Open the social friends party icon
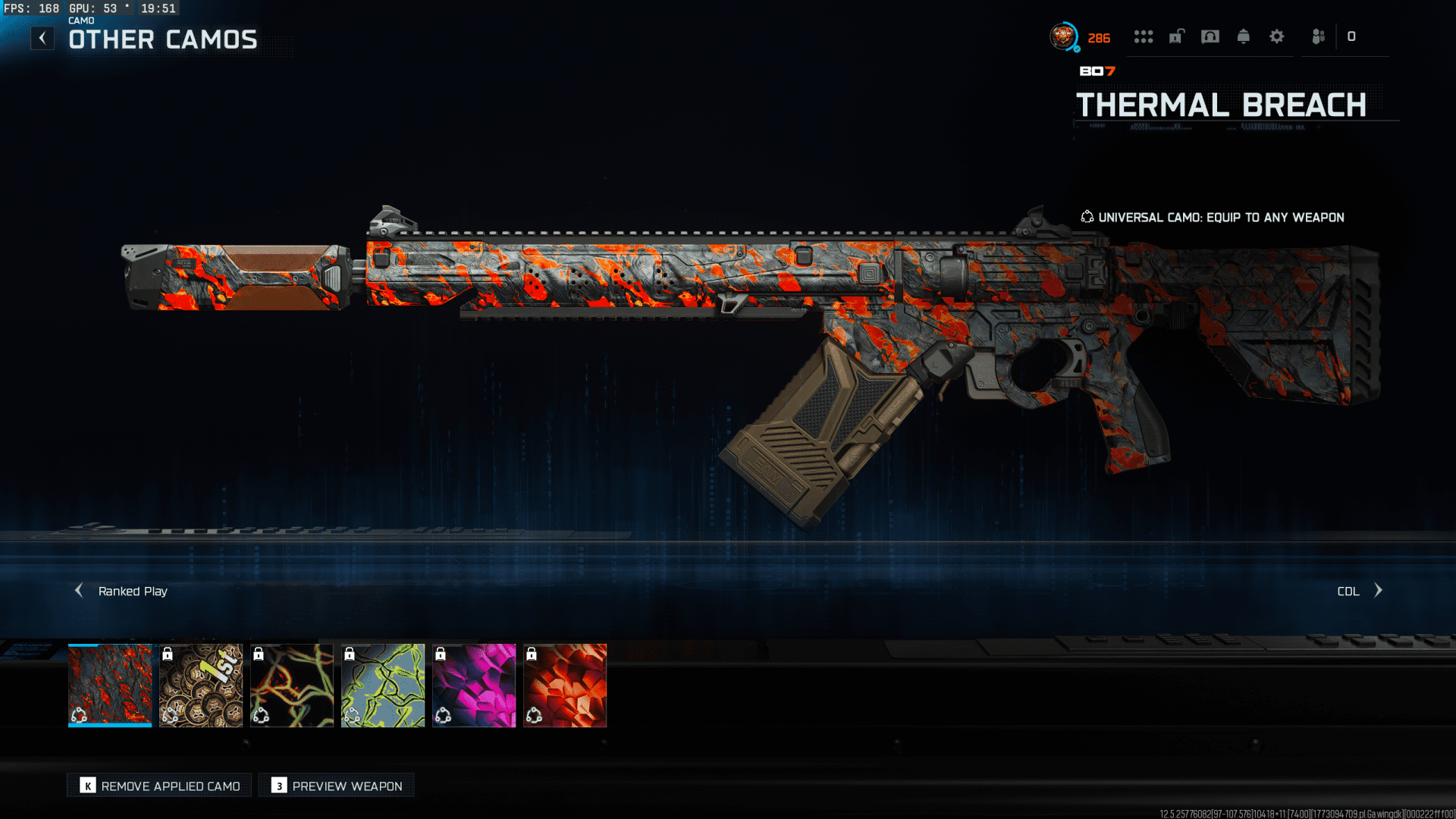 click(1319, 36)
